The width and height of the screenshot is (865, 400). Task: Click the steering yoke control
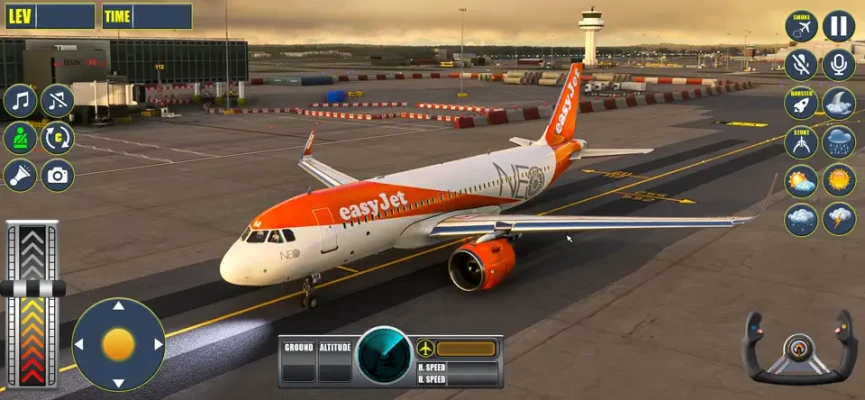pos(797,349)
